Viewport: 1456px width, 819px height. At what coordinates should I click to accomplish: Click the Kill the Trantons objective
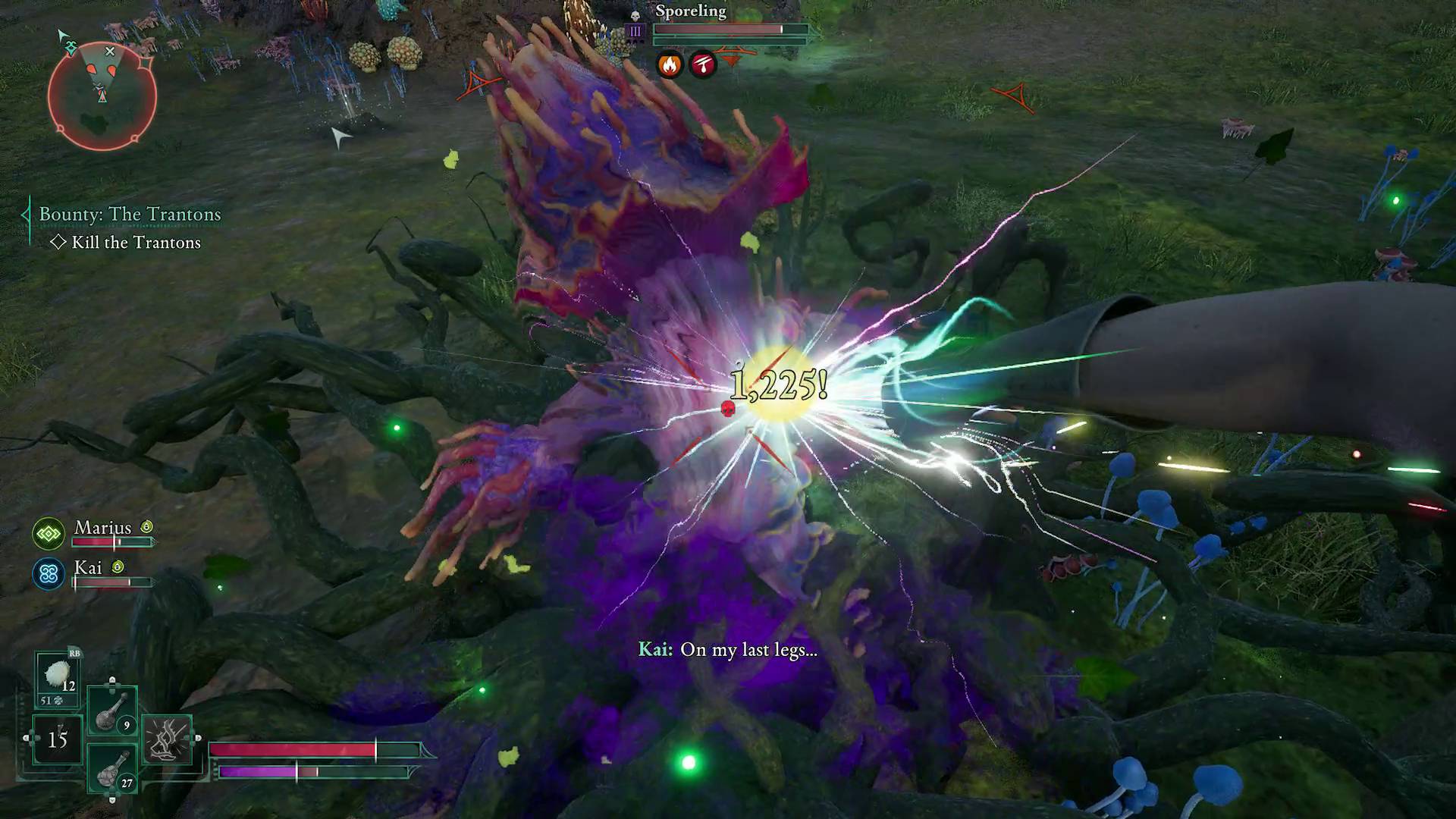(x=136, y=243)
